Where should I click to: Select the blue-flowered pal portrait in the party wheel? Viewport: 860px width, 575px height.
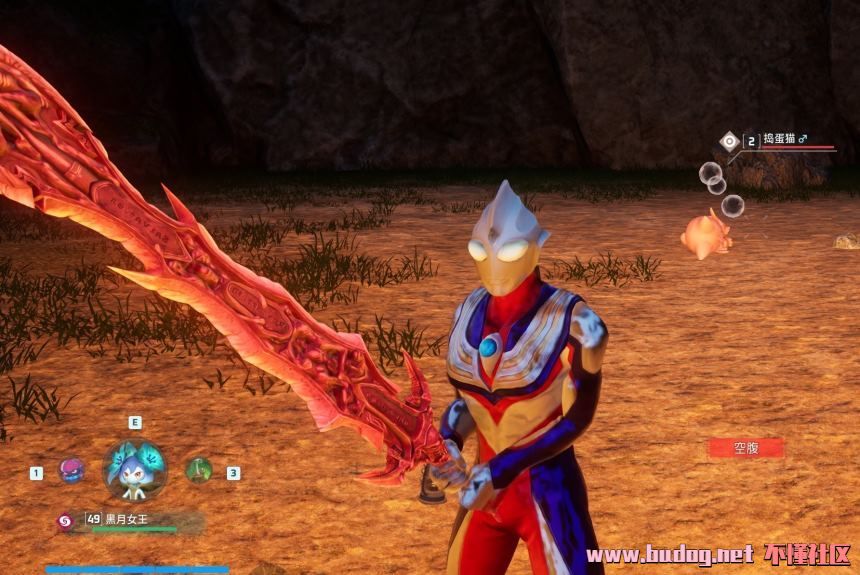pos(135,469)
